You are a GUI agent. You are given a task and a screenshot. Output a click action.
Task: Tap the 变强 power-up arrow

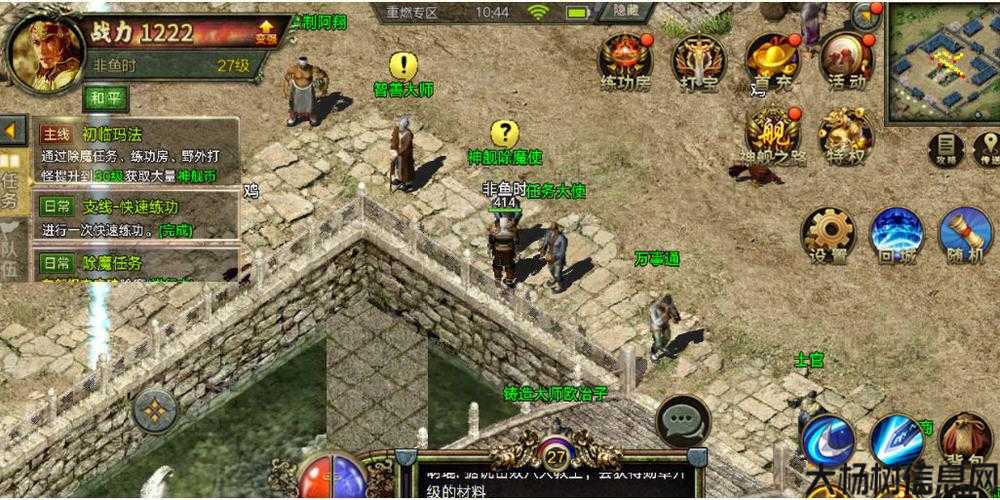pyautogui.click(x=266, y=32)
